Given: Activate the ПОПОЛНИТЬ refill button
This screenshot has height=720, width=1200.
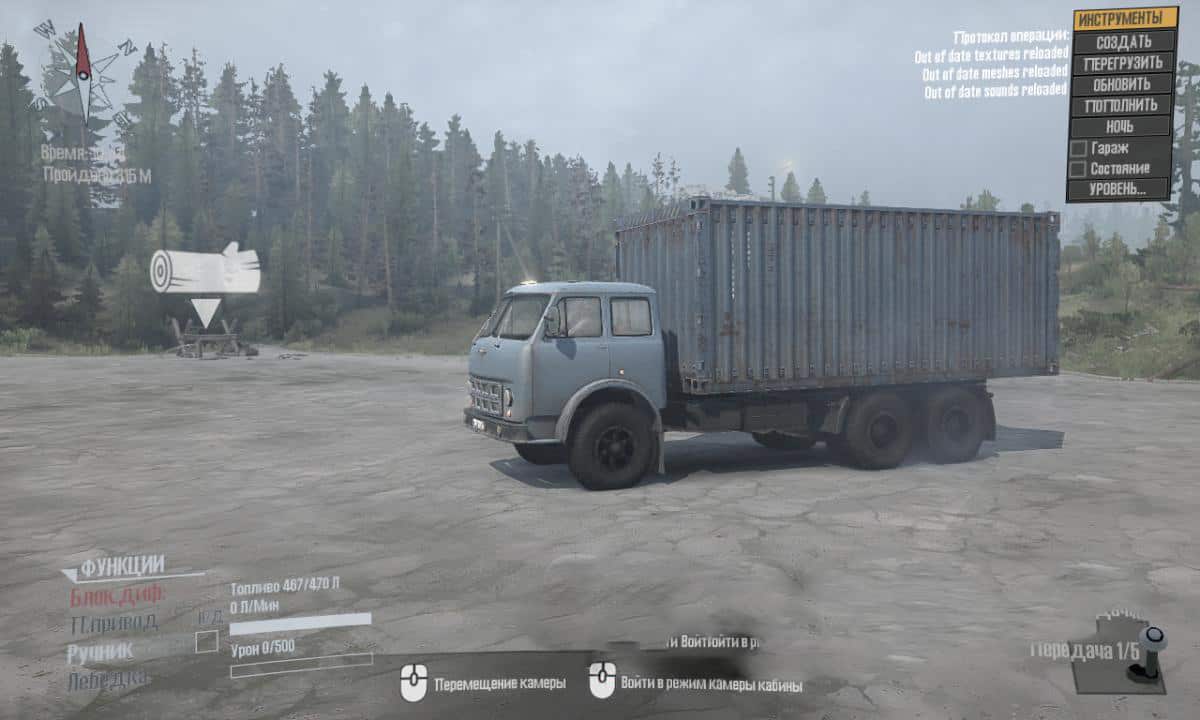Looking at the screenshot, I should pyautogui.click(x=1122, y=105).
